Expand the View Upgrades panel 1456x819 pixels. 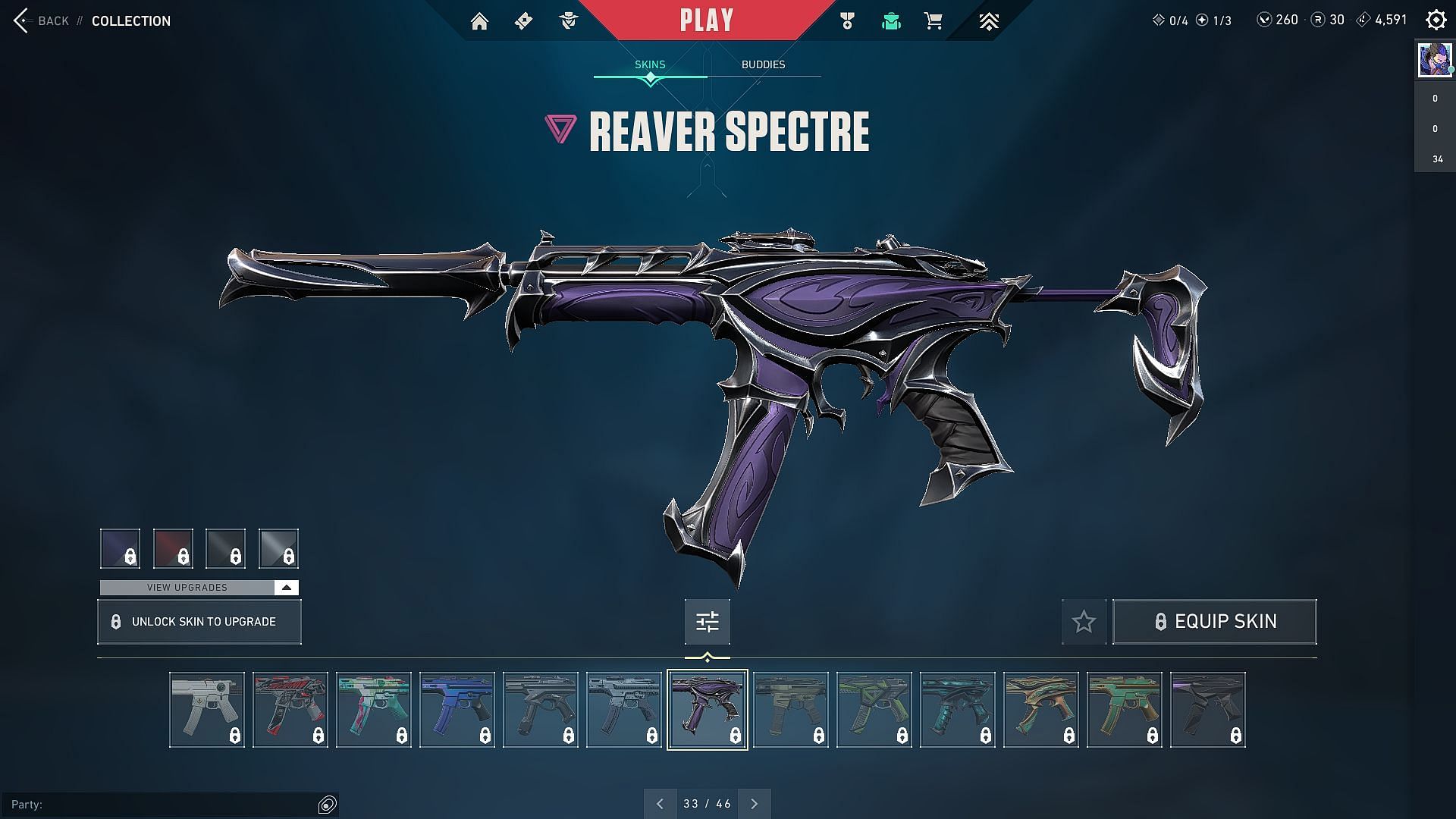point(199,588)
